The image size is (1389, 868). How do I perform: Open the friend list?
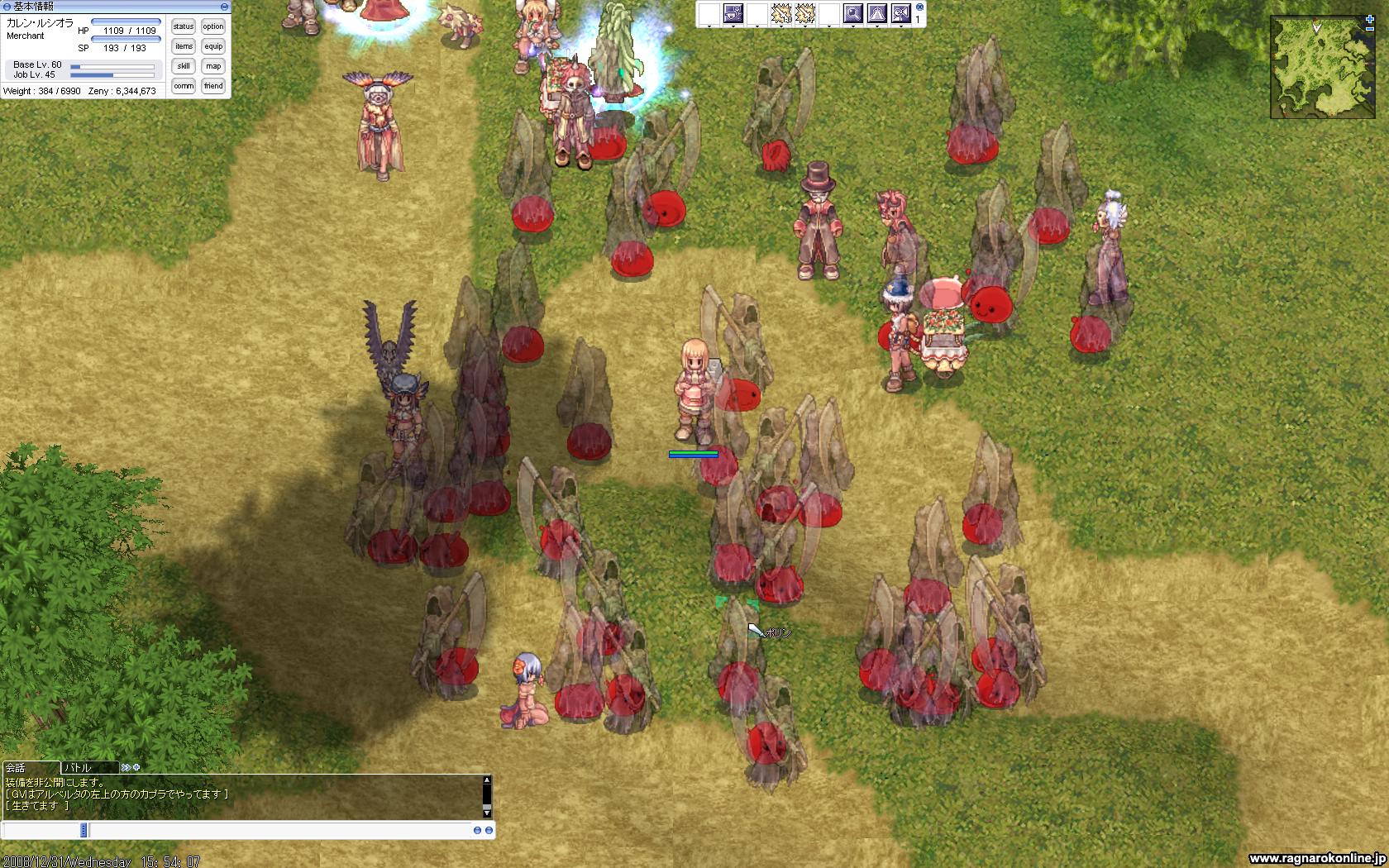213,86
